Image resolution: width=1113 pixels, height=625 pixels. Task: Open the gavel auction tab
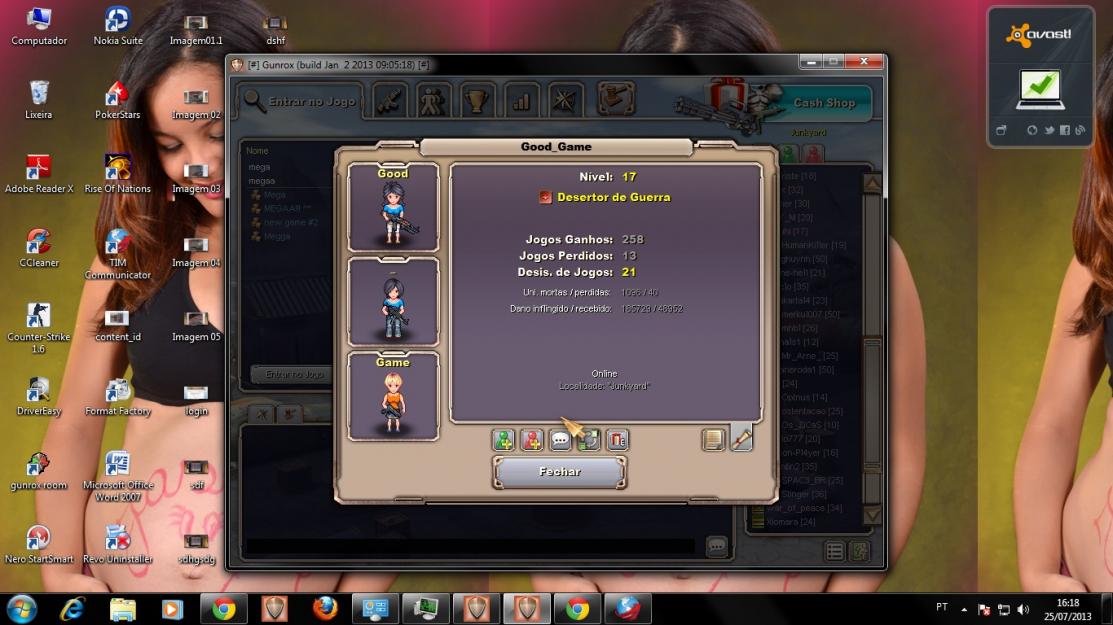(616, 99)
